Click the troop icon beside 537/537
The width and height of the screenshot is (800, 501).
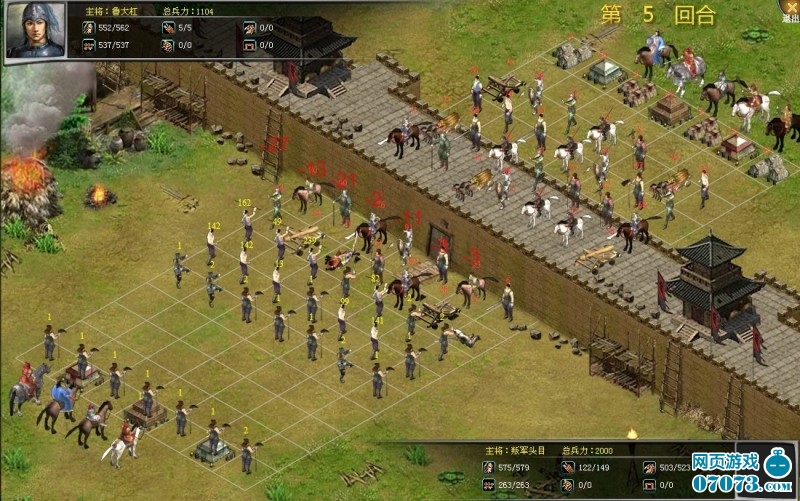coord(87,45)
